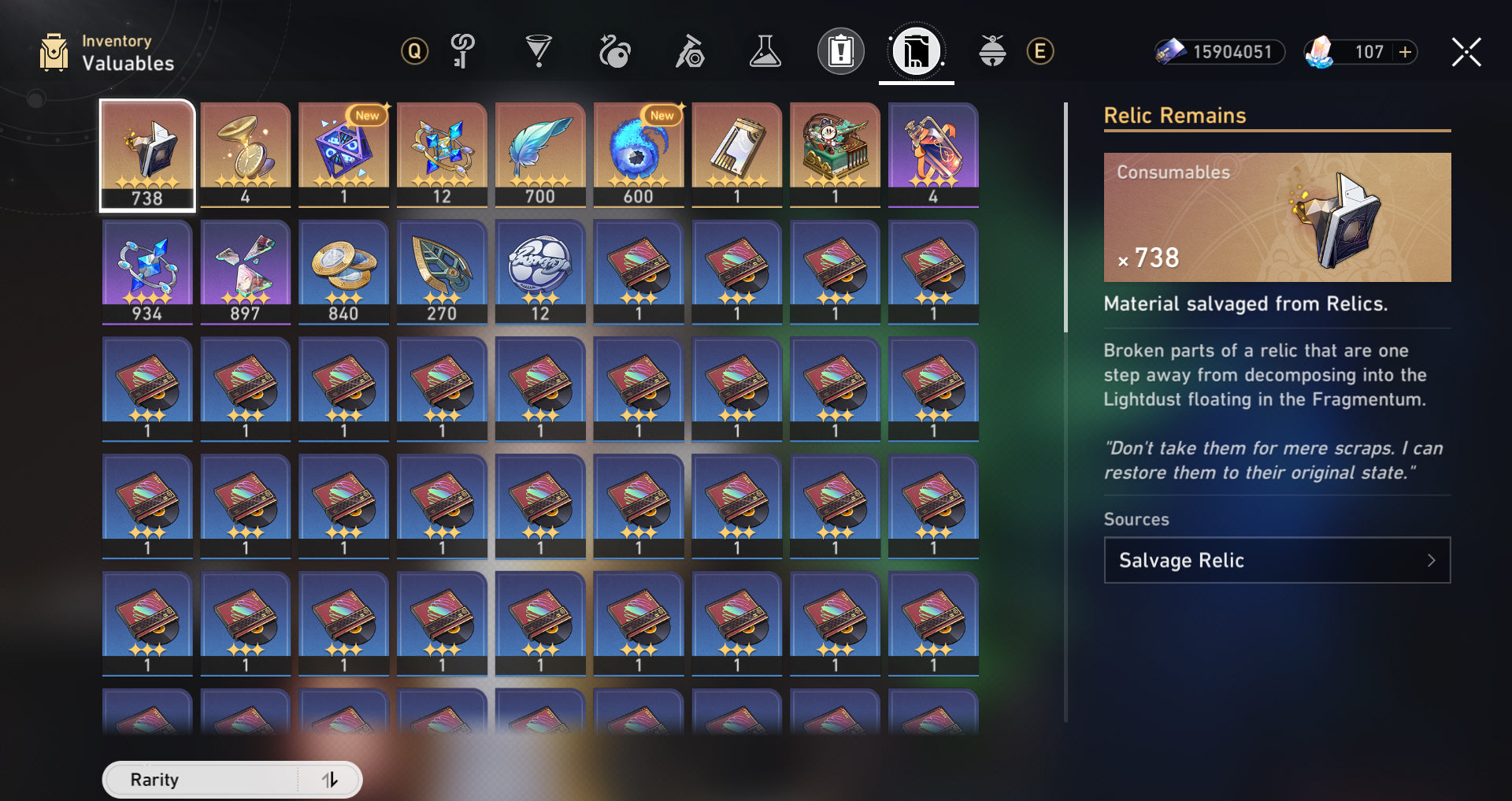Viewport: 1512px width, 801px height.
Task: Select the music box item
Action: 835,155
